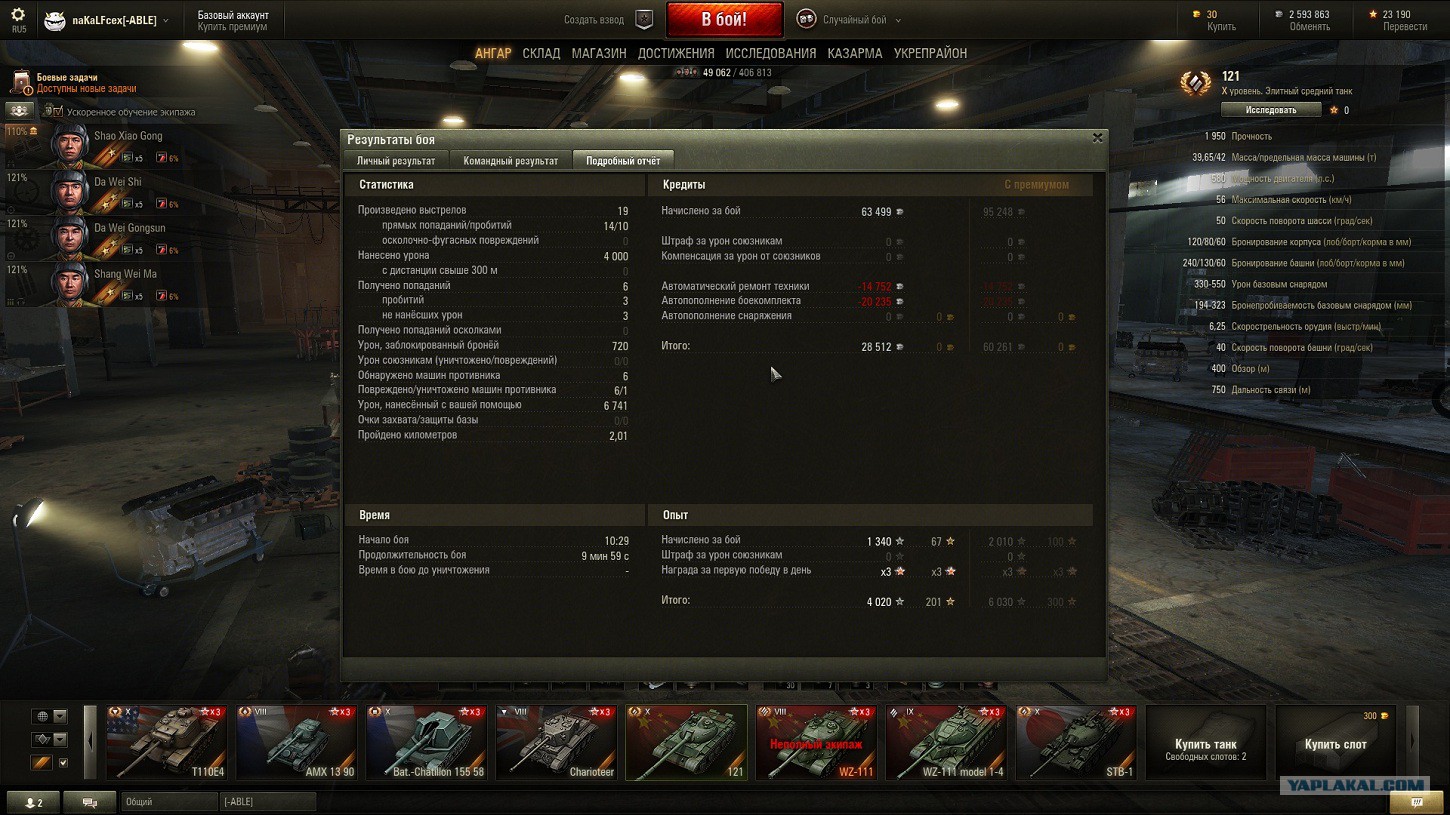Open the ДОСТИЖЕНИЯ page
This screenshot has width=1450, height=815.
(676, 53)
